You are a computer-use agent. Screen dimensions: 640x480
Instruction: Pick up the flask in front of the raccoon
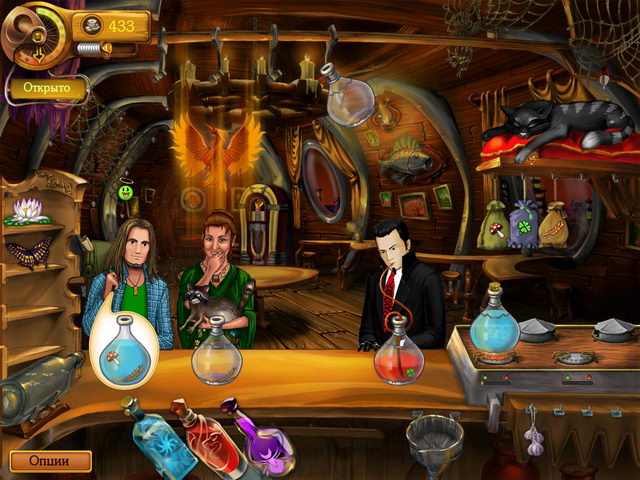click(217, 356)
